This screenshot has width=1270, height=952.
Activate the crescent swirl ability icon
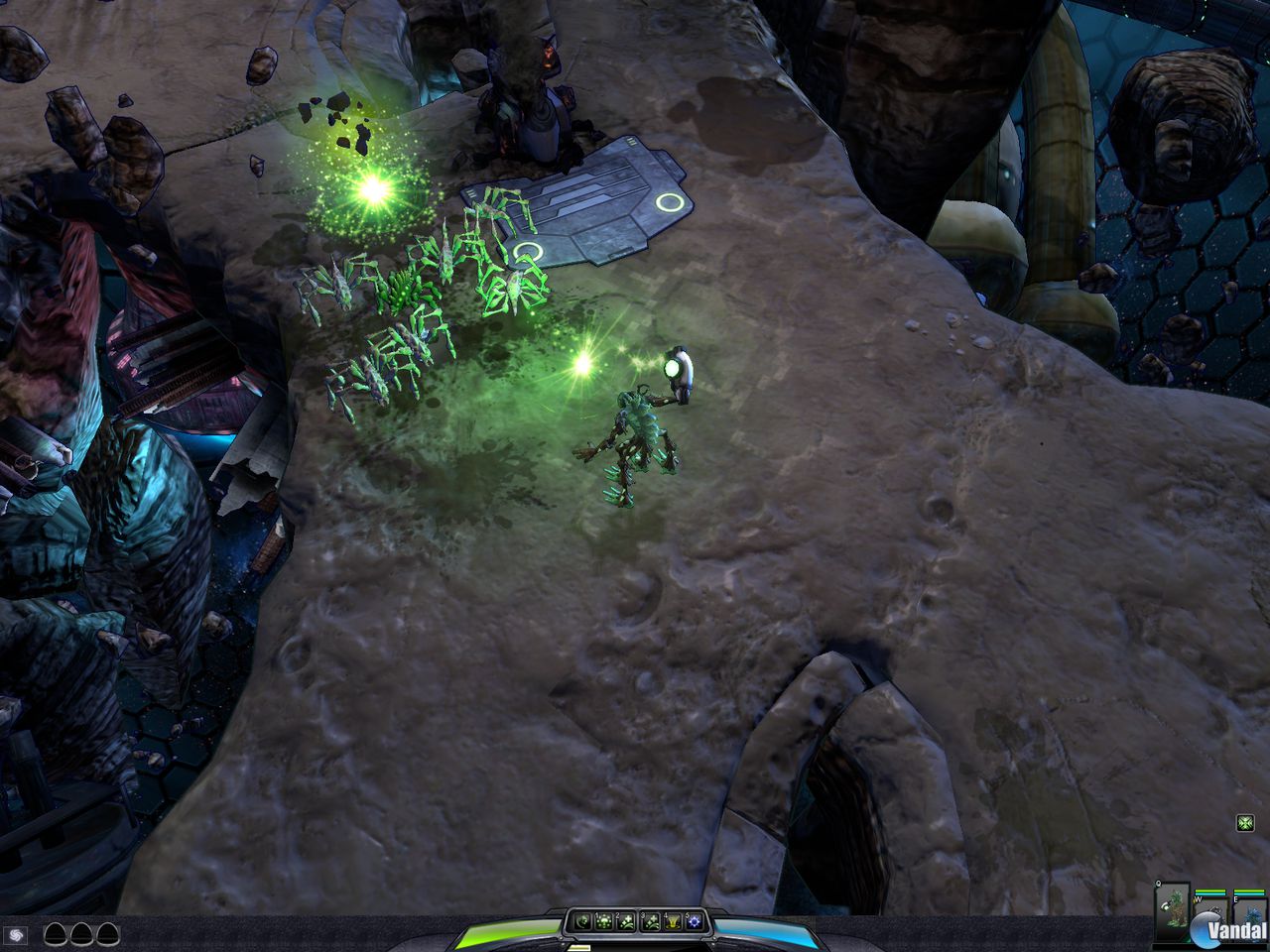[582, 922]
